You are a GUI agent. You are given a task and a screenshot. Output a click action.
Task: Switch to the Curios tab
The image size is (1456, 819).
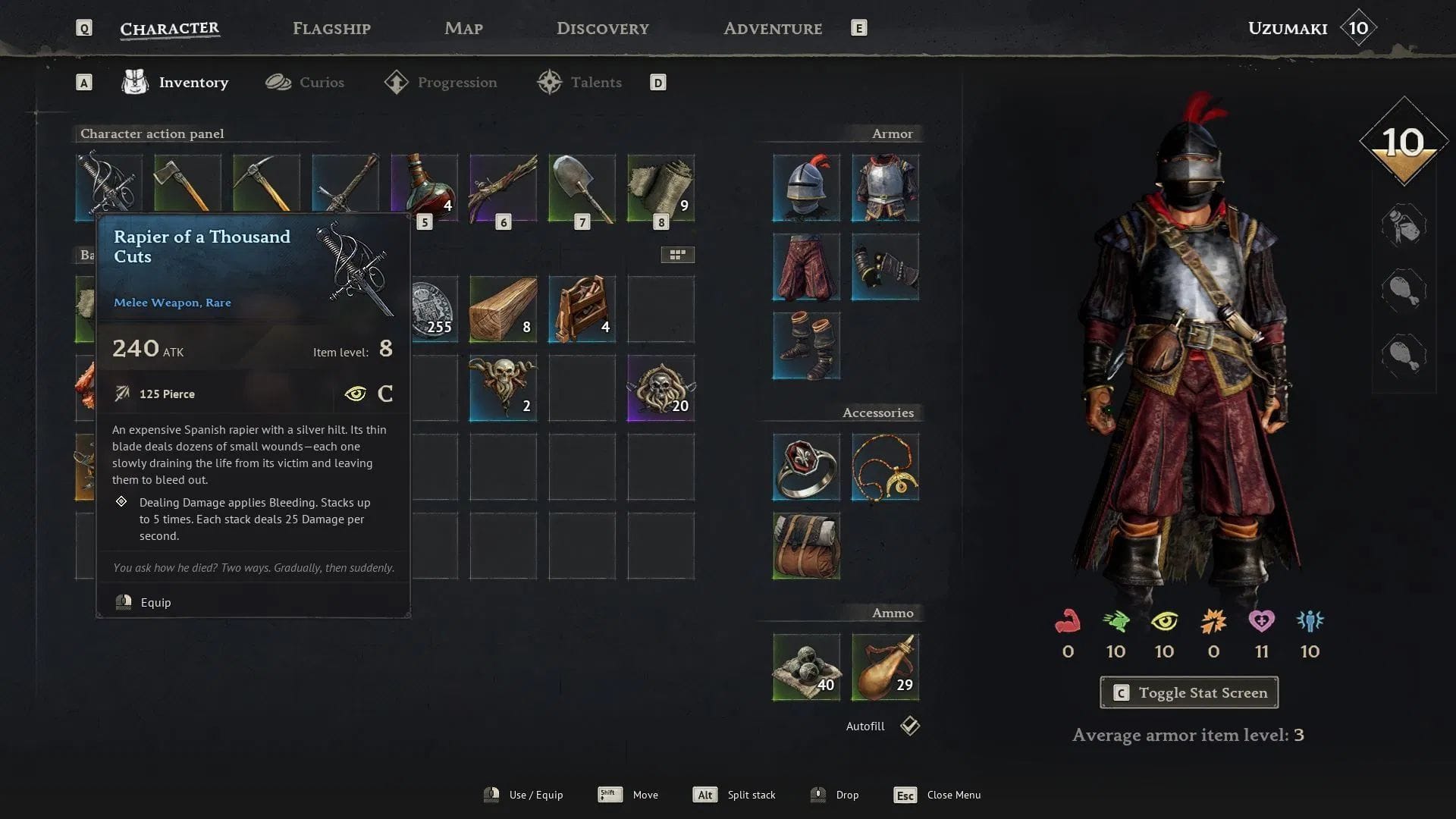(x=322, y=82)
